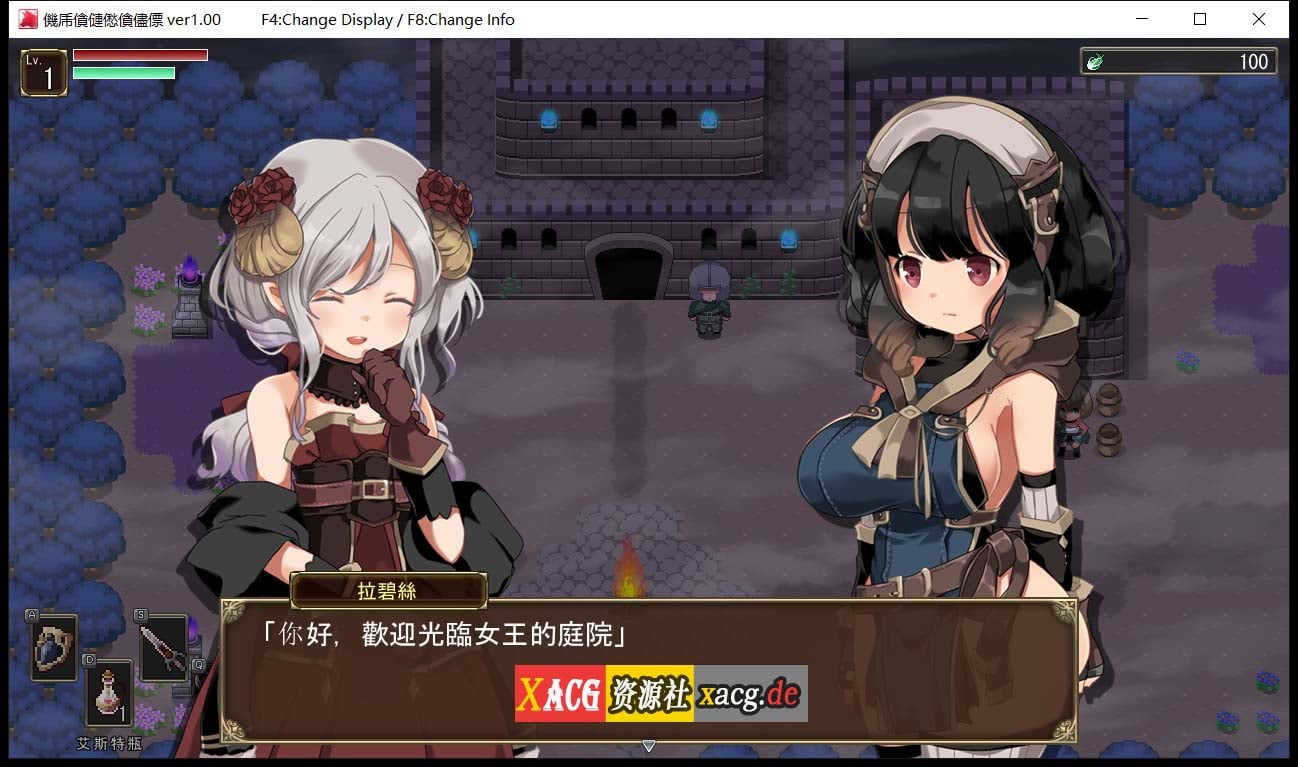Click the red HP gauge bar
This screenshot has height=767, width=1298.
140,56
